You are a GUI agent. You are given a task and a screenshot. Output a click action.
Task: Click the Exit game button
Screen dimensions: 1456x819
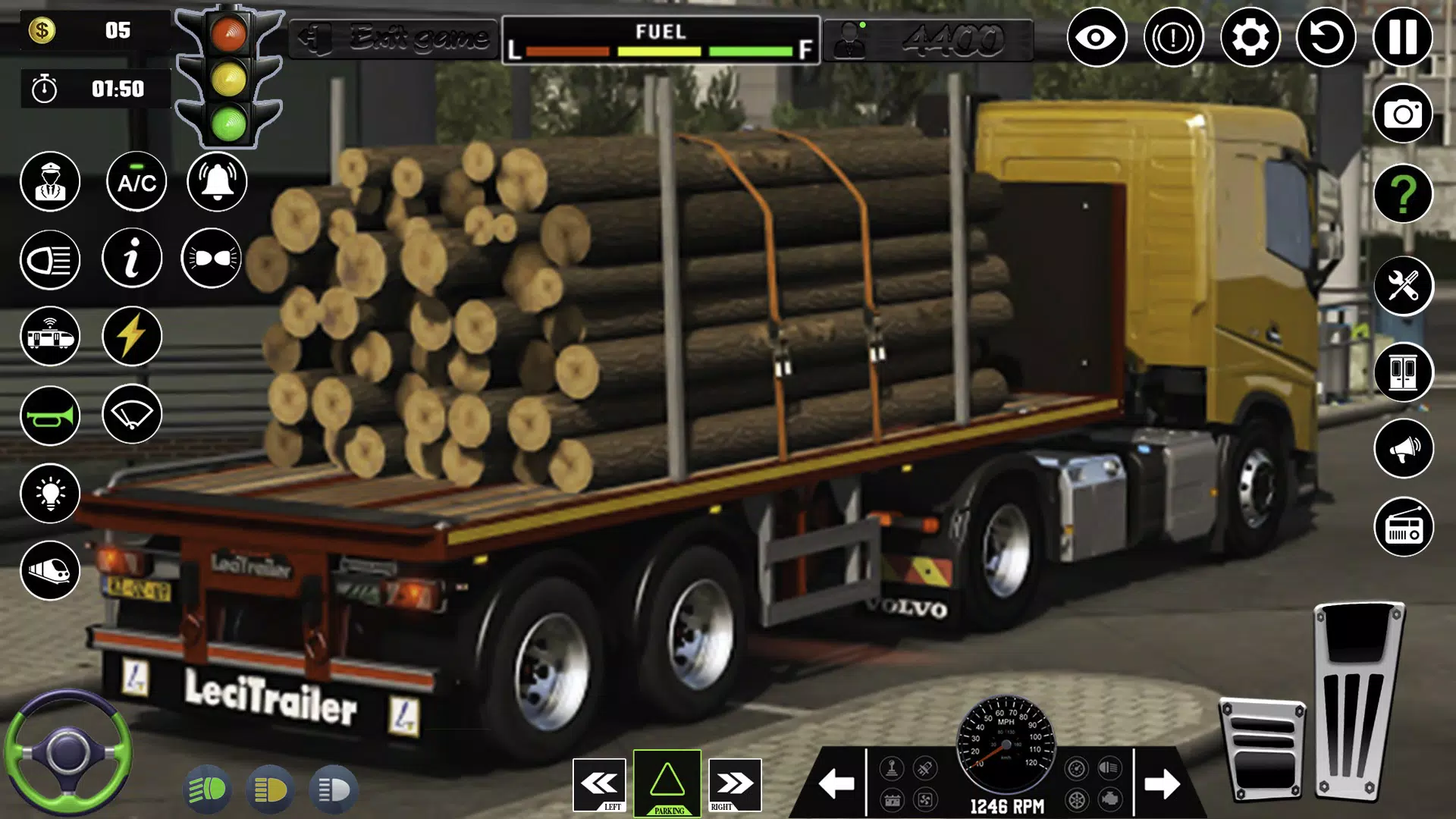(x=393, y=38)
